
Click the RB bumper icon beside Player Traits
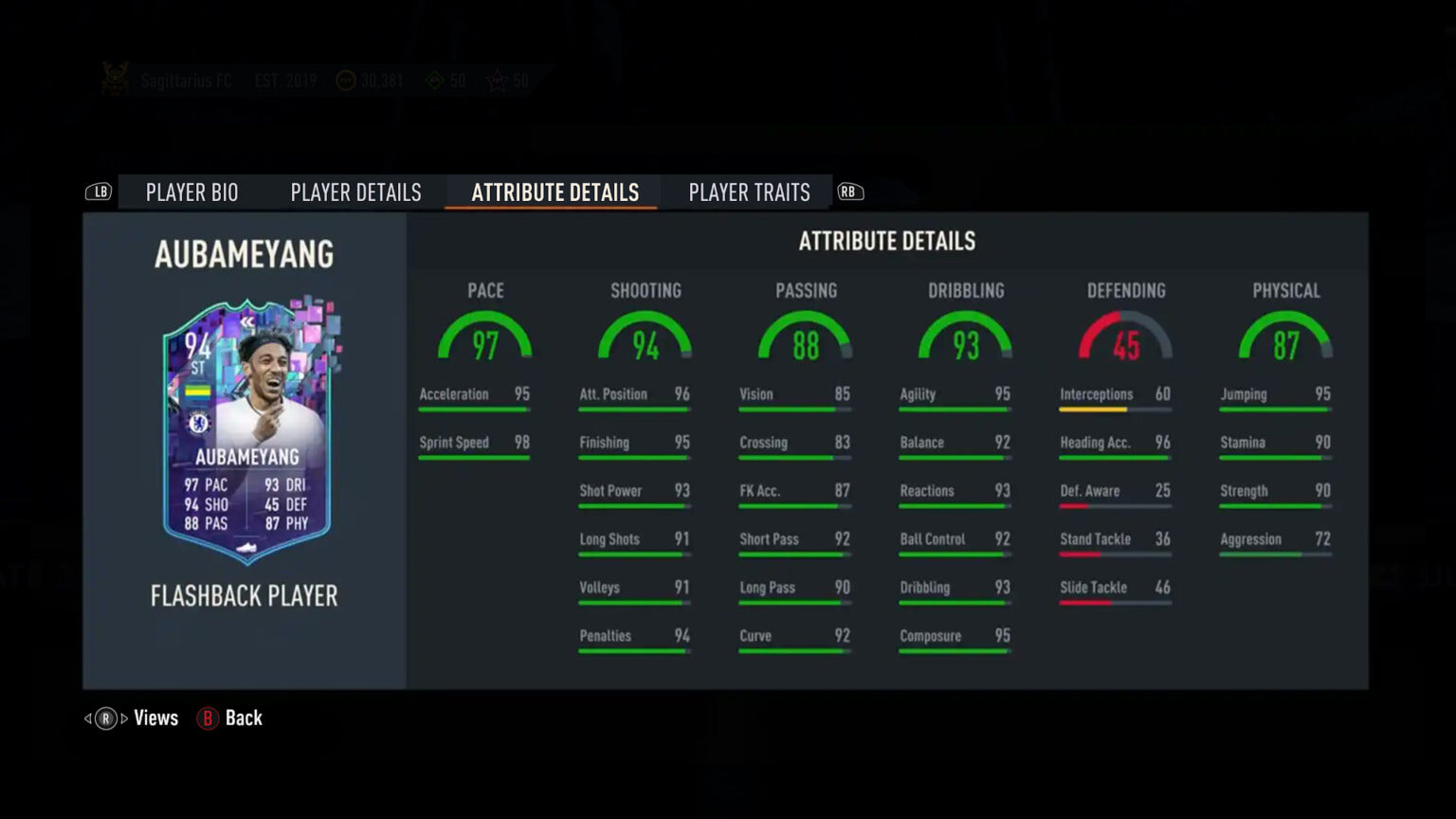pyautogui.click(x=849, y=191)
